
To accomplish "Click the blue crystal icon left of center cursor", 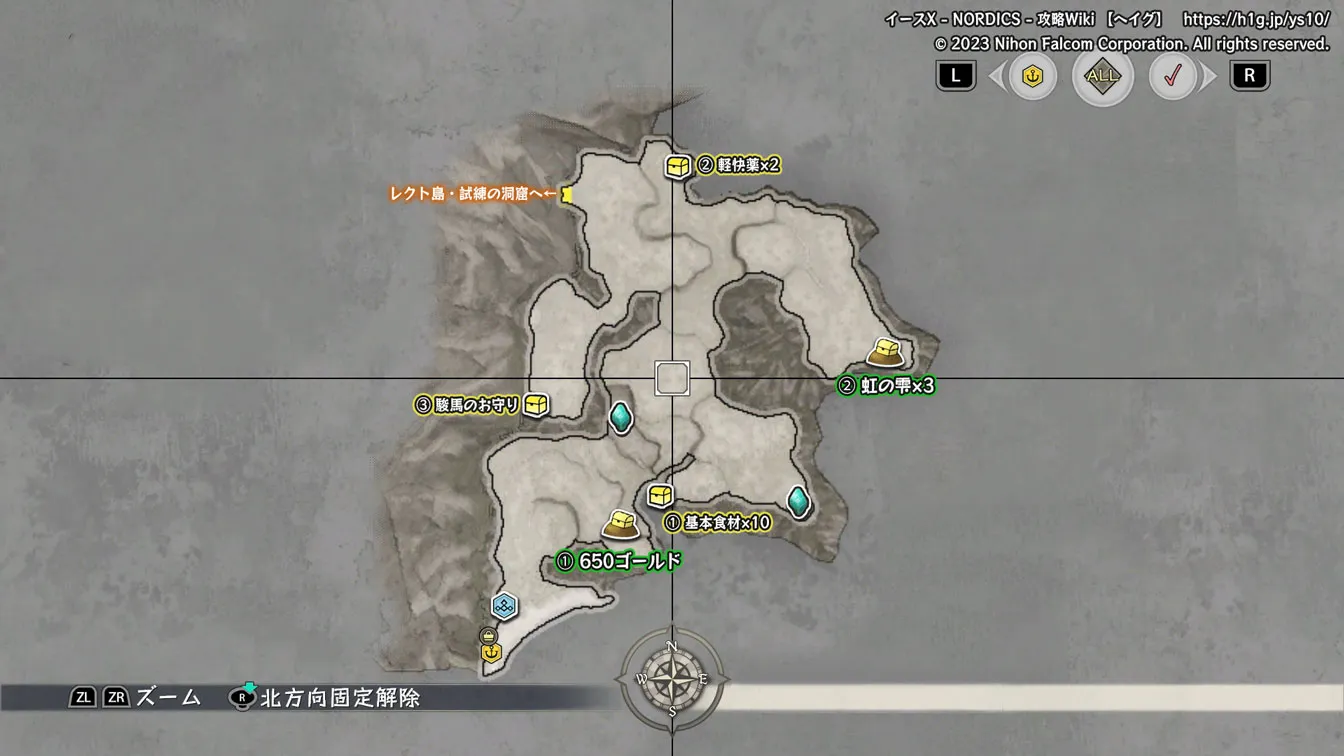I will (x=621, y=419).
